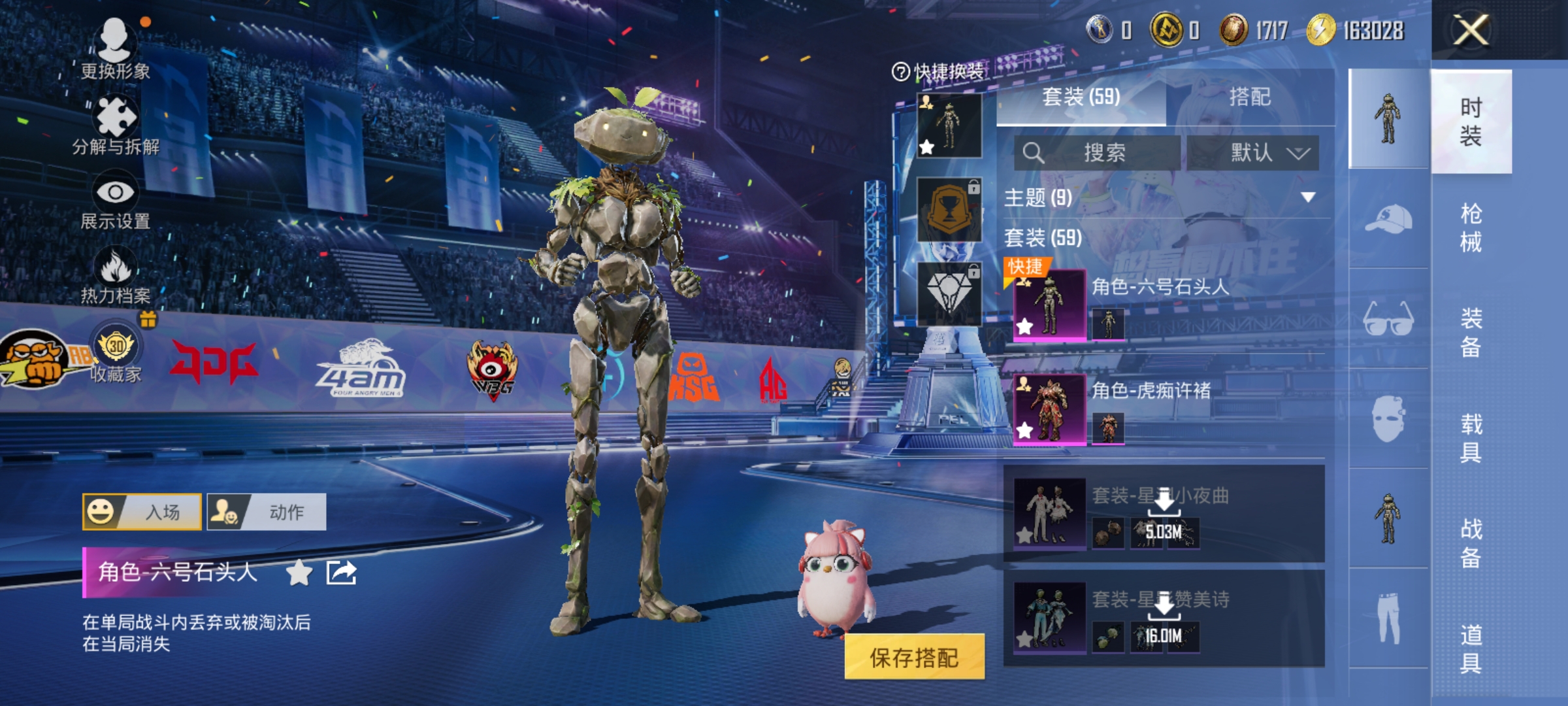Favorite the outfit with the star icon
Viewport: 1568px width, 706px height.
(x=299, y=573)
